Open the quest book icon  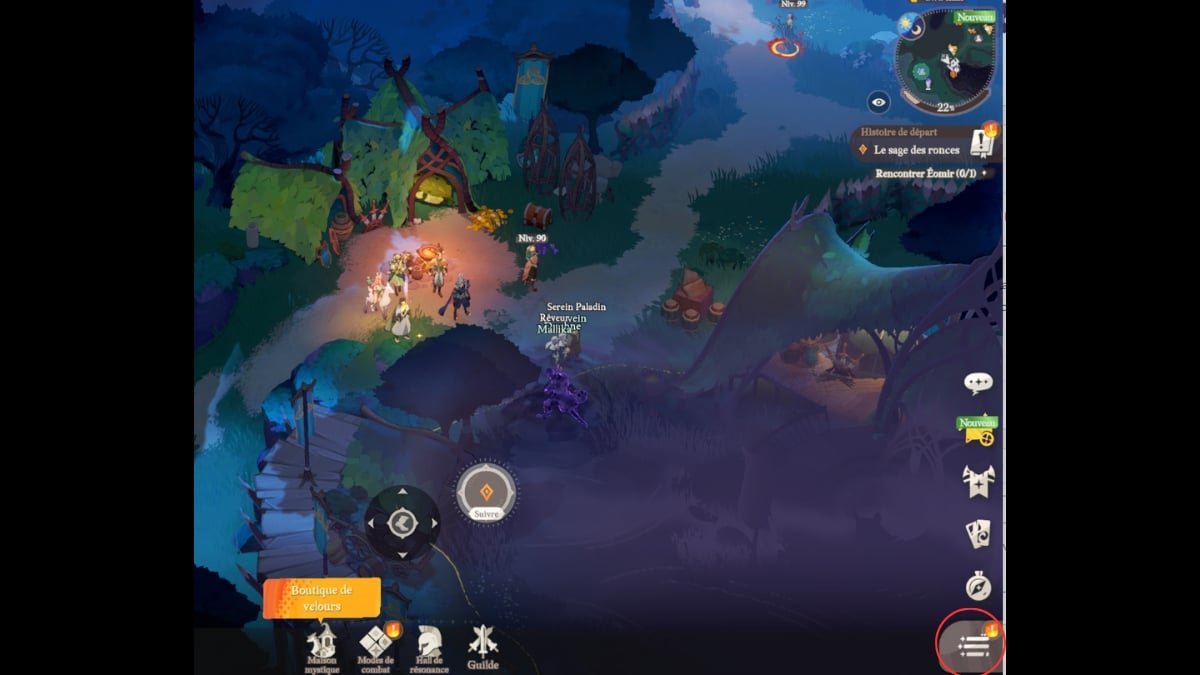(983, 146)
